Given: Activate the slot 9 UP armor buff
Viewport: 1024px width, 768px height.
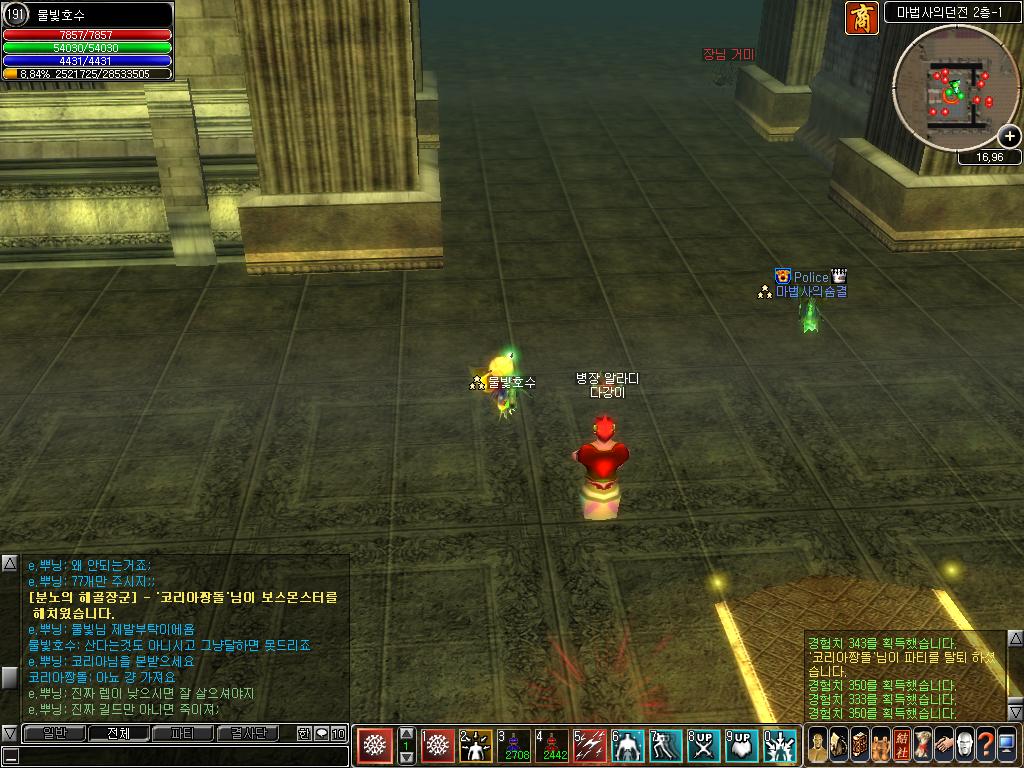Looking at the screenshot, I should point(741,746).
